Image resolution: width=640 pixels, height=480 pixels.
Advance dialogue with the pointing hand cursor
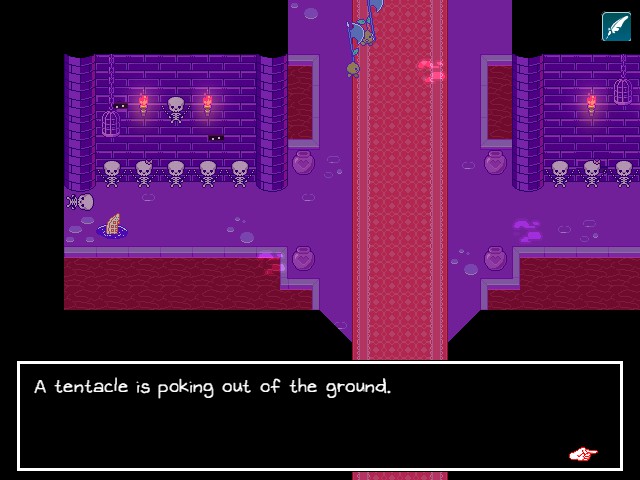[583, 455]
